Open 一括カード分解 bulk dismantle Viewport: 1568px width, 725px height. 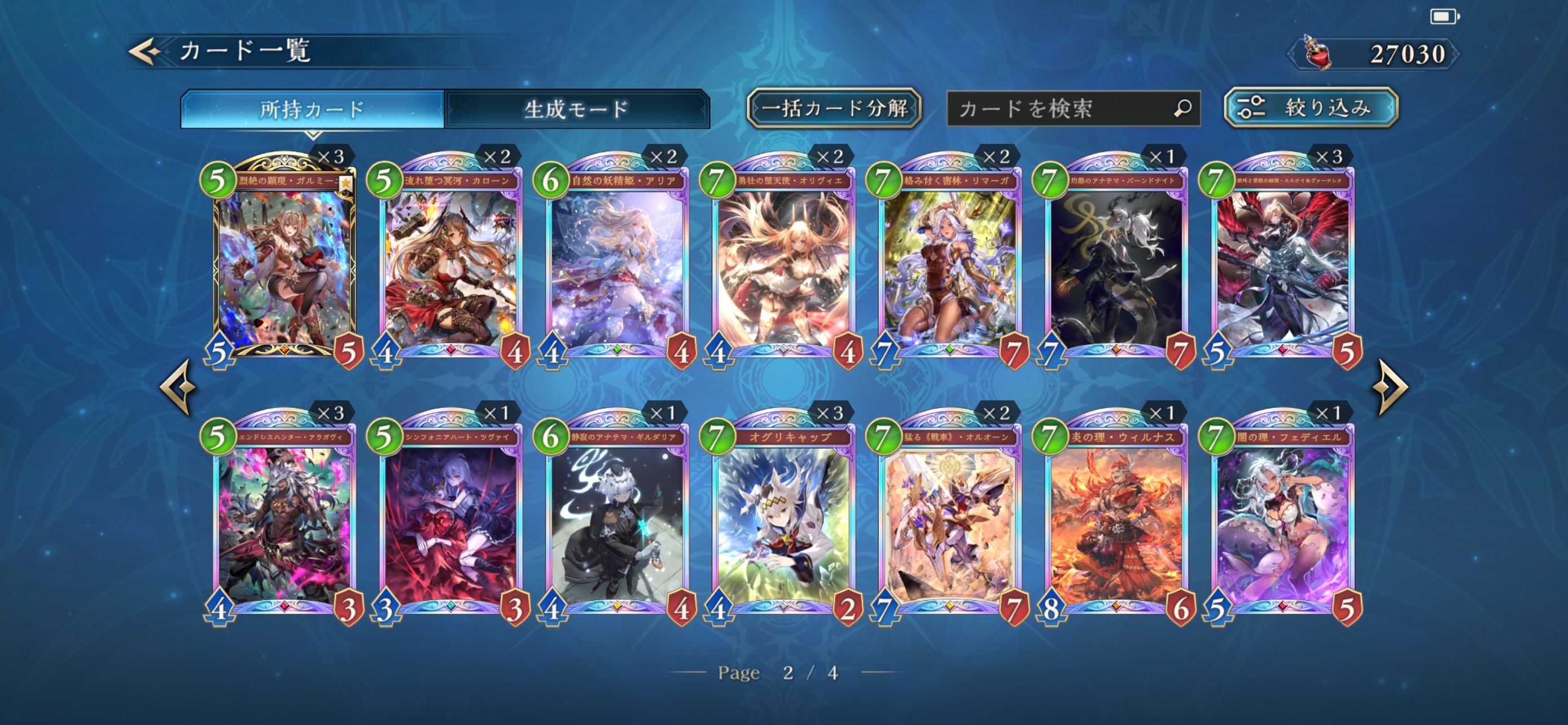(833, 108)
